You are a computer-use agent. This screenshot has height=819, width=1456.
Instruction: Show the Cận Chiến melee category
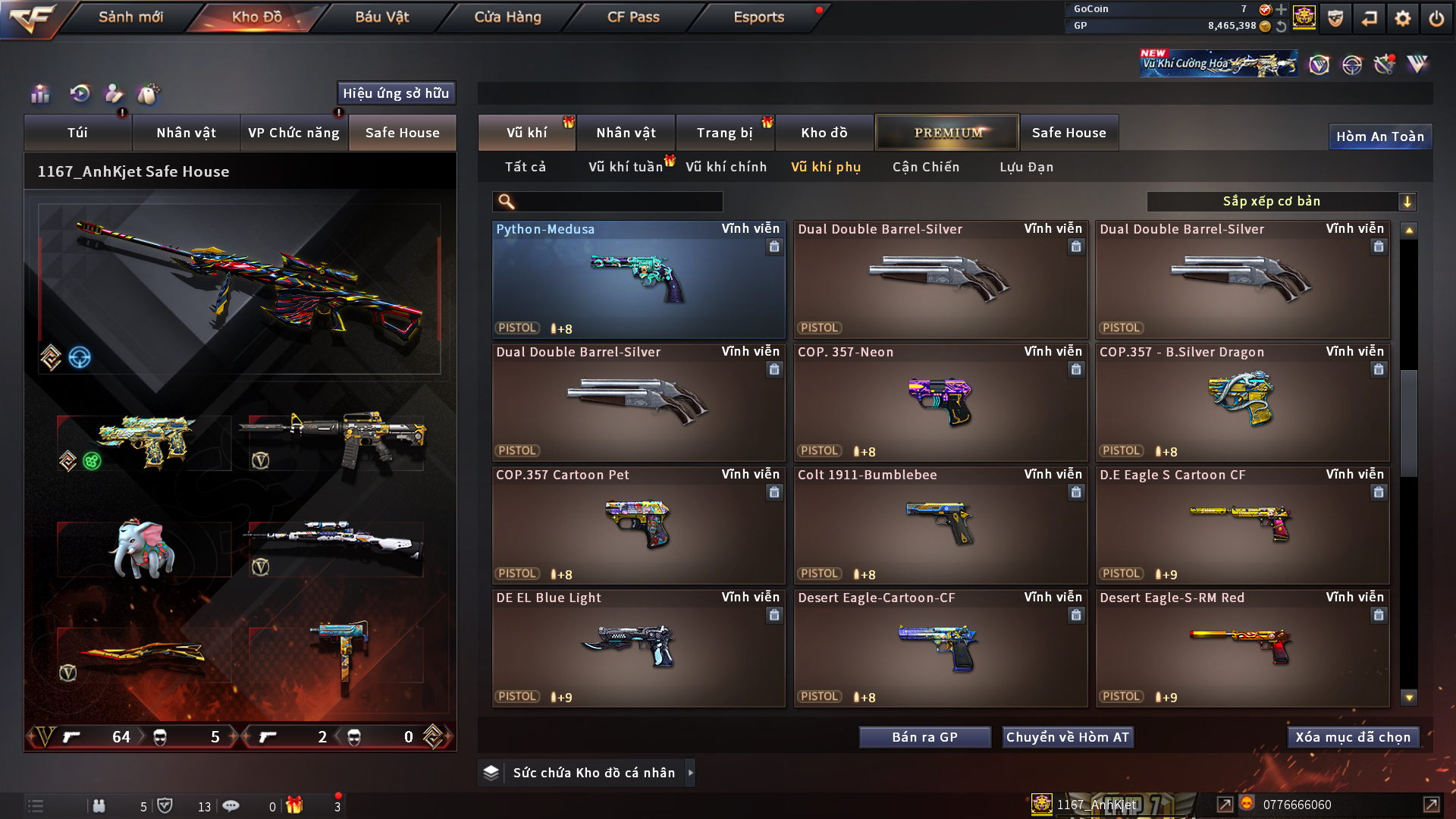tap(925, 167)
